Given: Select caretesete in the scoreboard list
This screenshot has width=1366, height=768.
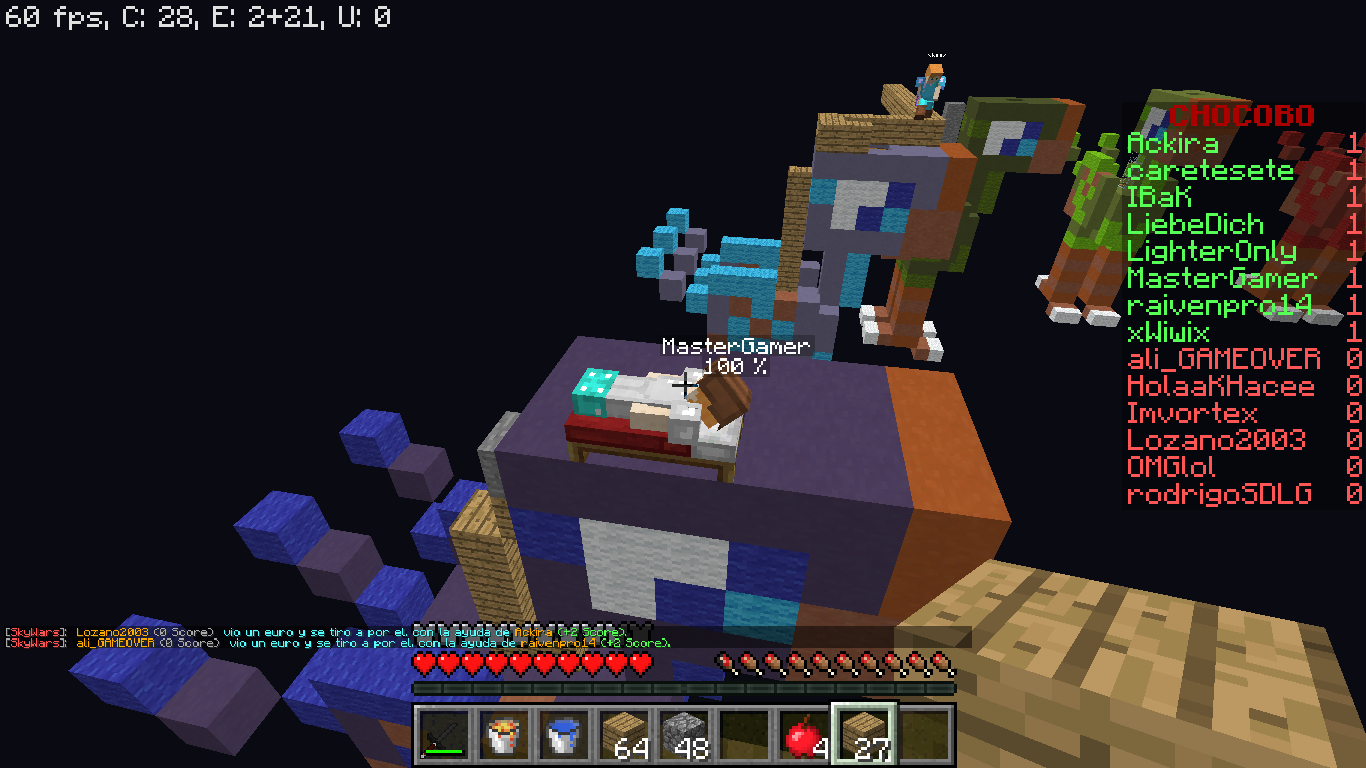Looking at the screenshot, I should (x=1210, y=170).
